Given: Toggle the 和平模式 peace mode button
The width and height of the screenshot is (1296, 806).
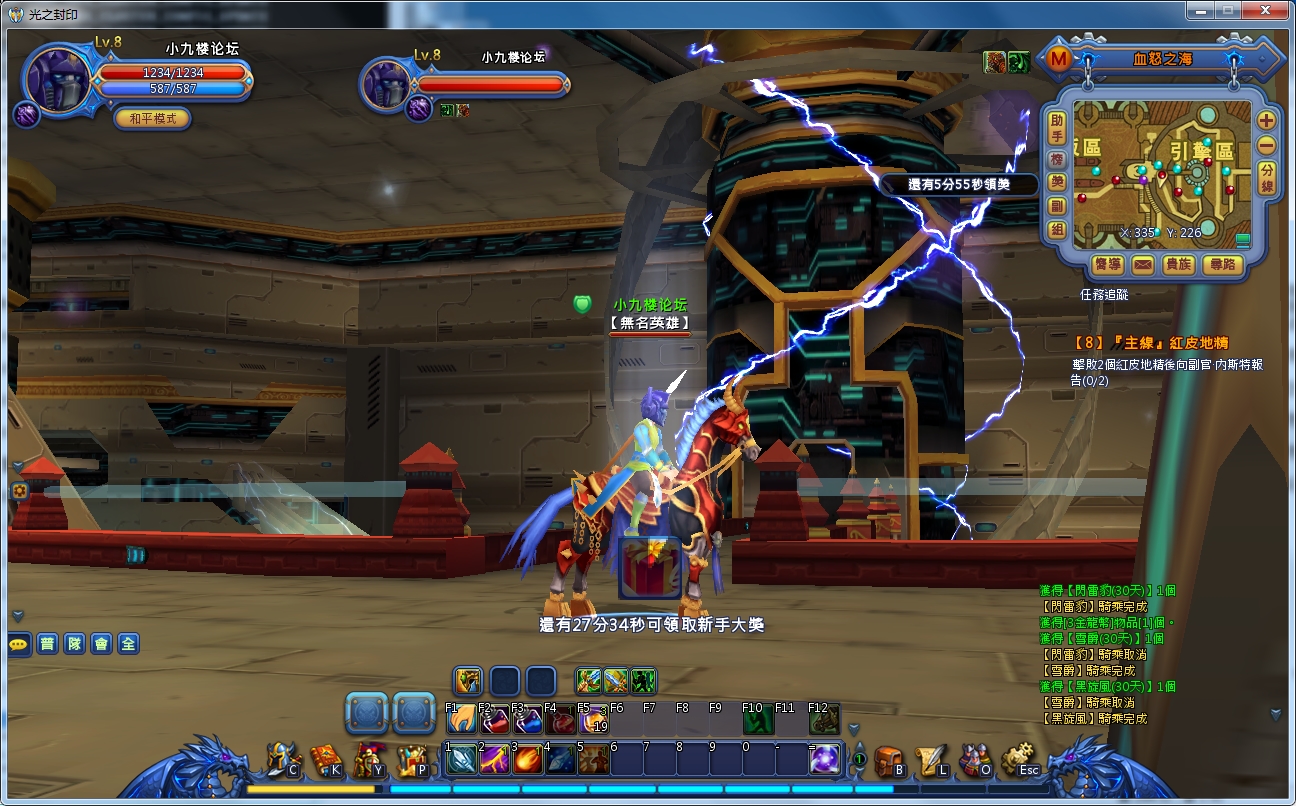Looking at the screenshot, I should pos(152,119).
